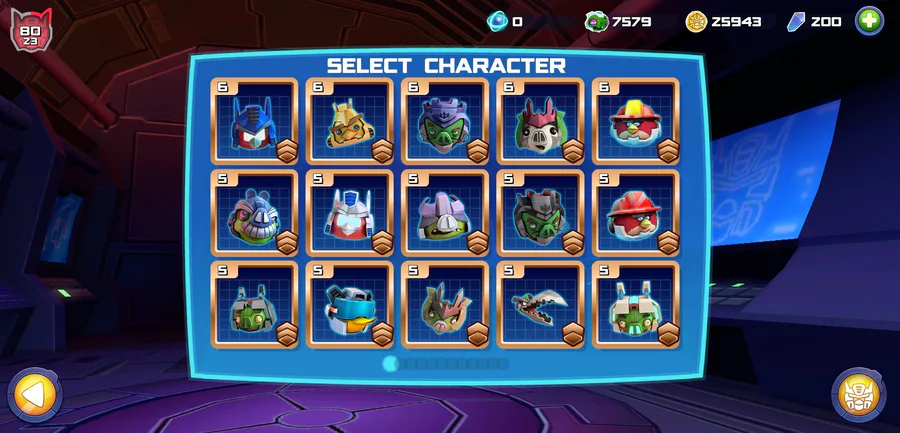Select the dark gray helmeted pig
The height and width of the screenshot is (433, 900).
[540, 213]
